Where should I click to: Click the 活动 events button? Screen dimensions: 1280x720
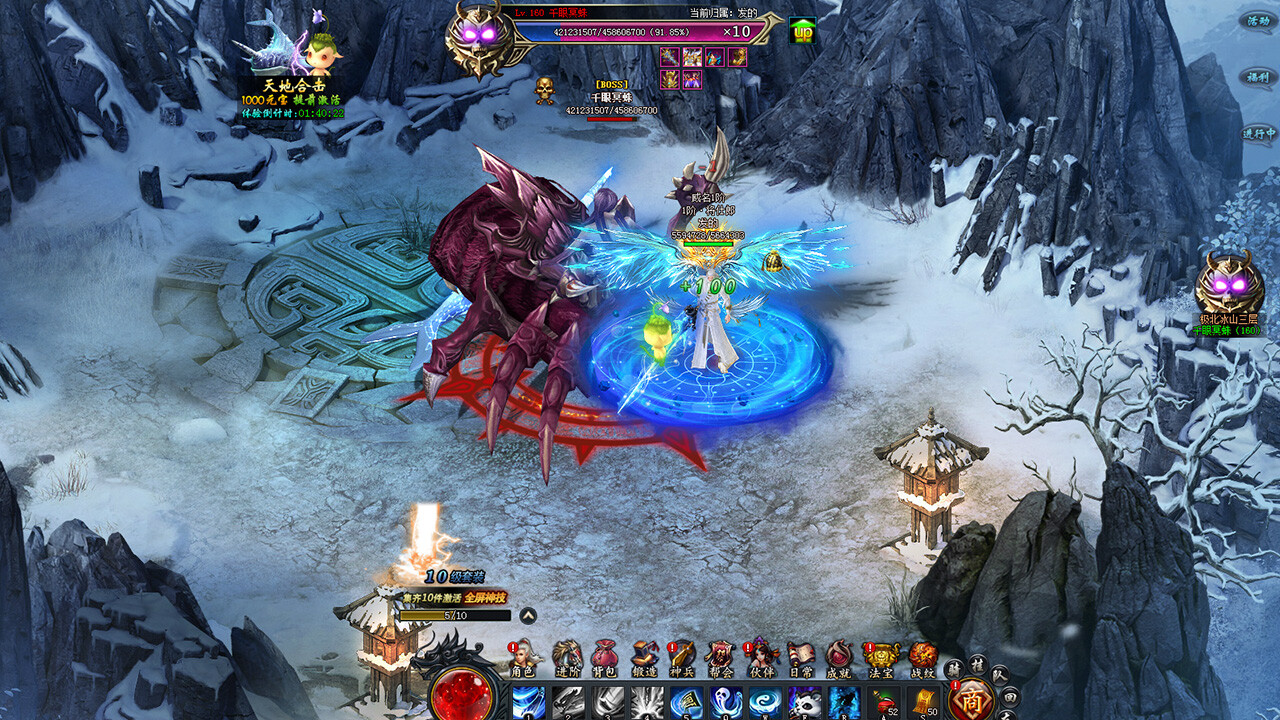click(1256, 20)
